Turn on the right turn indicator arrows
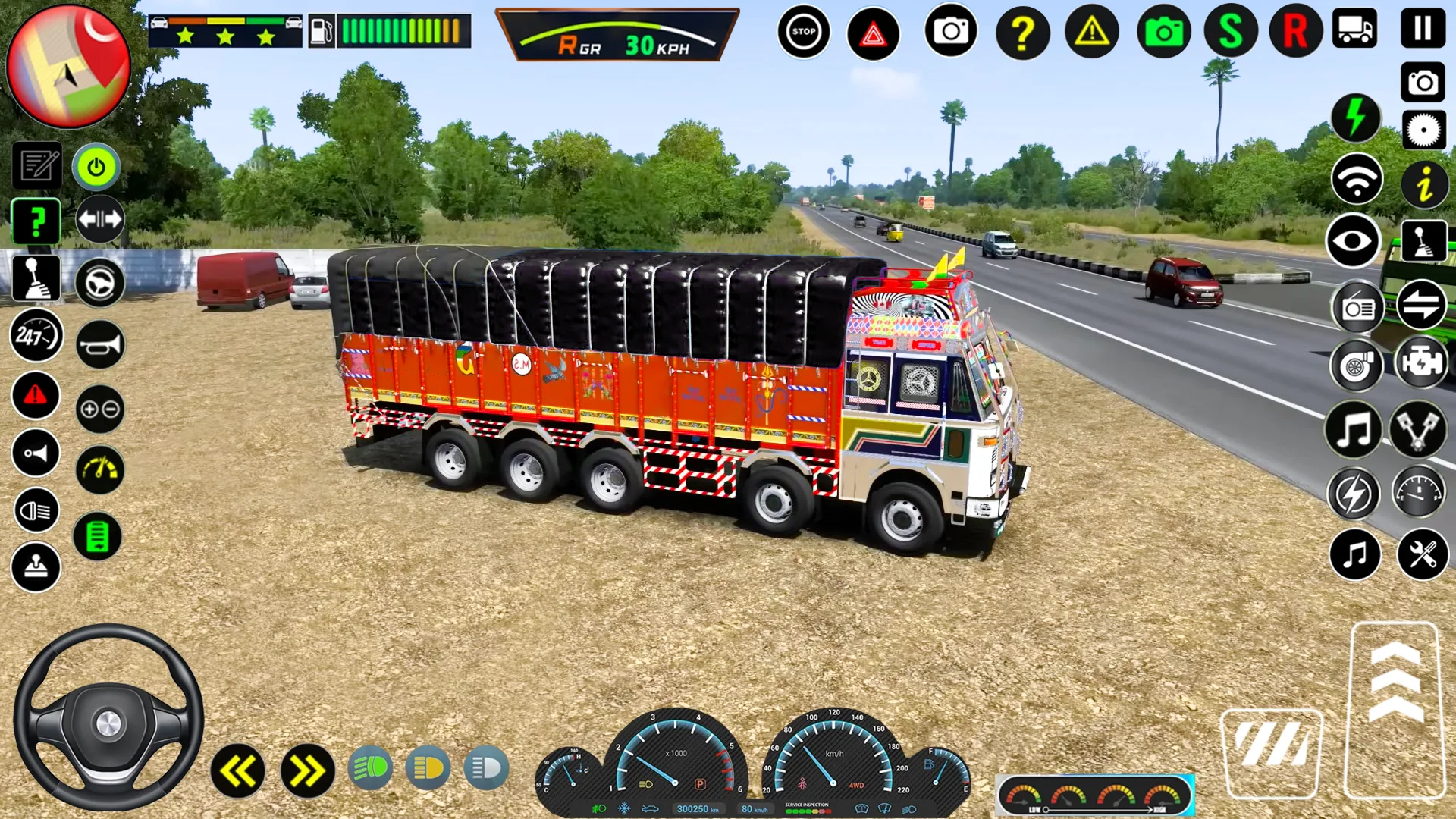The height and width of the screenshot is (819, 1456). pos(307,772)
